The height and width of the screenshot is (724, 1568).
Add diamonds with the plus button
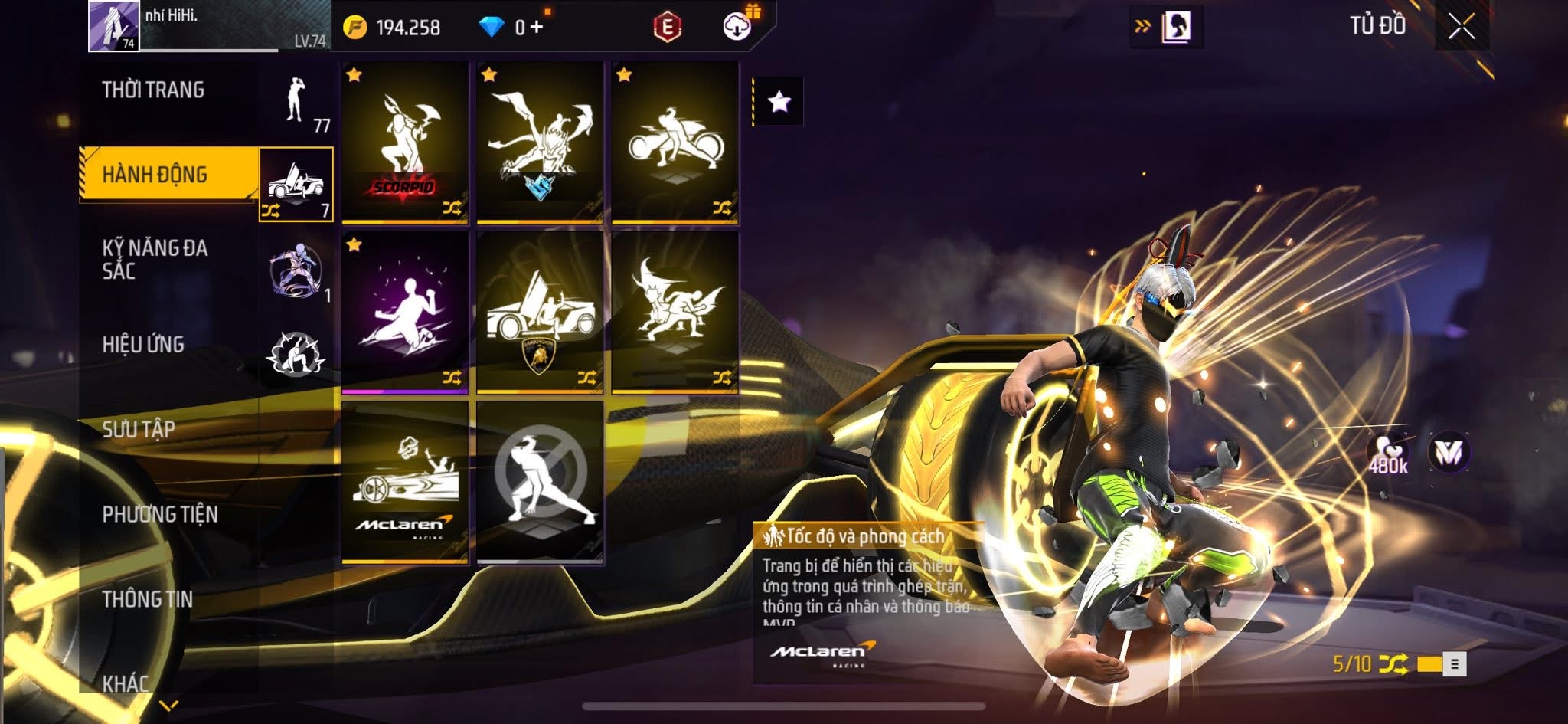(536, 28)
